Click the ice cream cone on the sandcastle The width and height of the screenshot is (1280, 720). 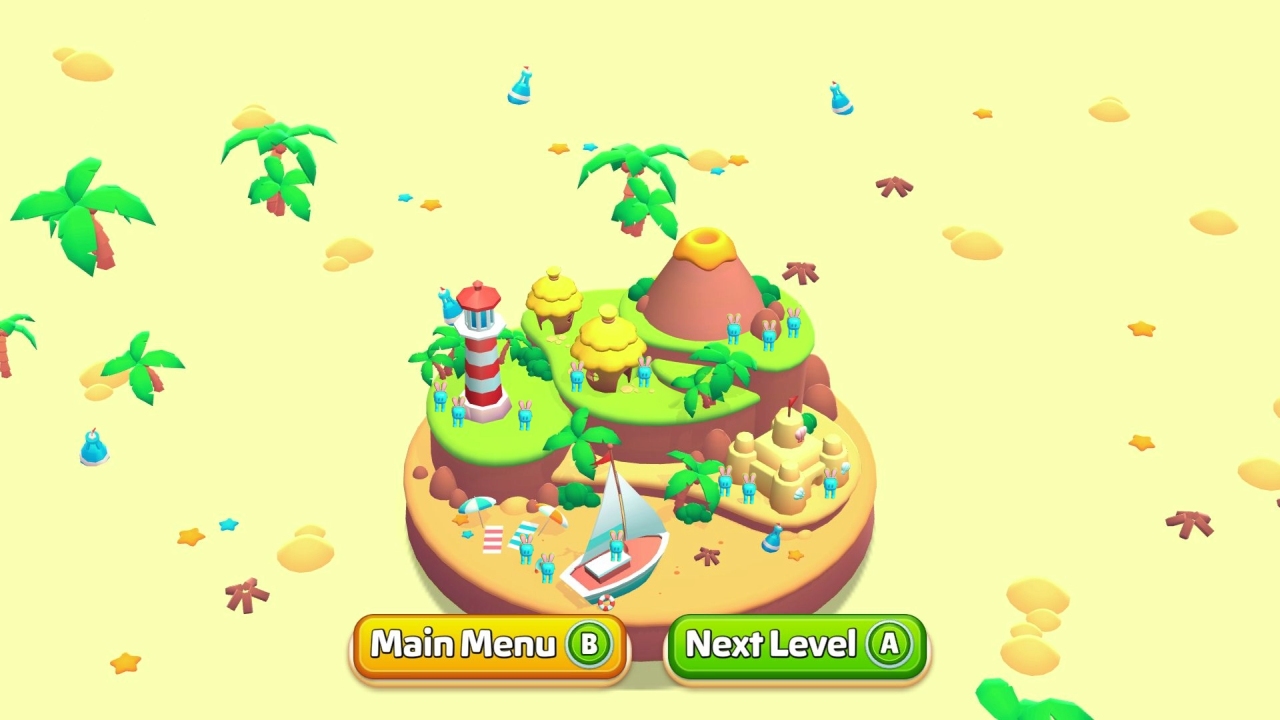coord(800,434)
